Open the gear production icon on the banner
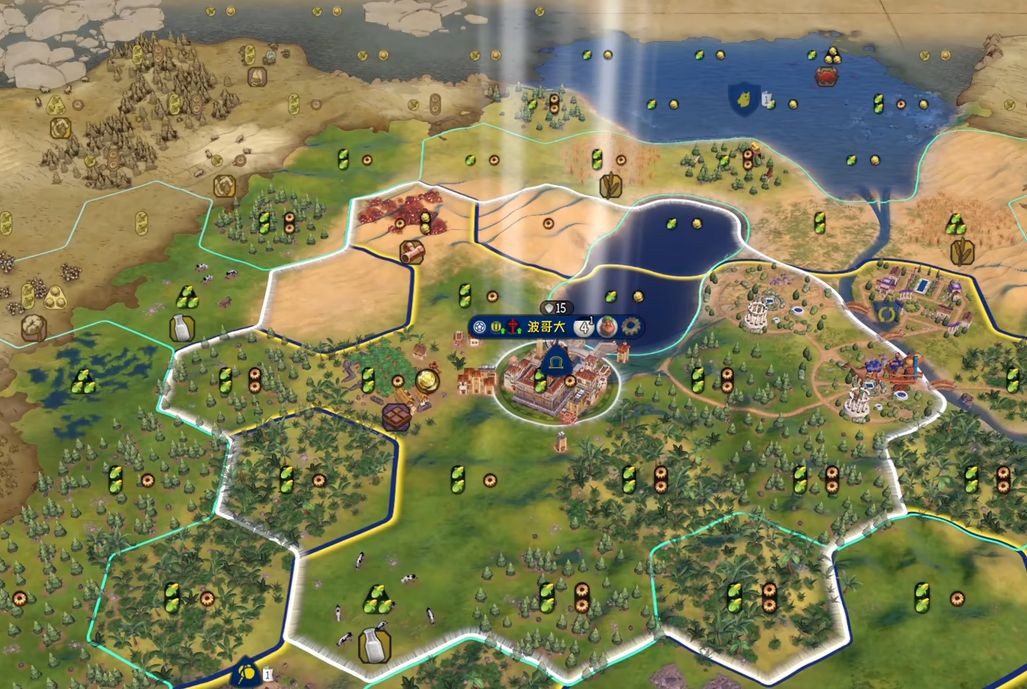 pyautogui.click(x=630, y=326)
